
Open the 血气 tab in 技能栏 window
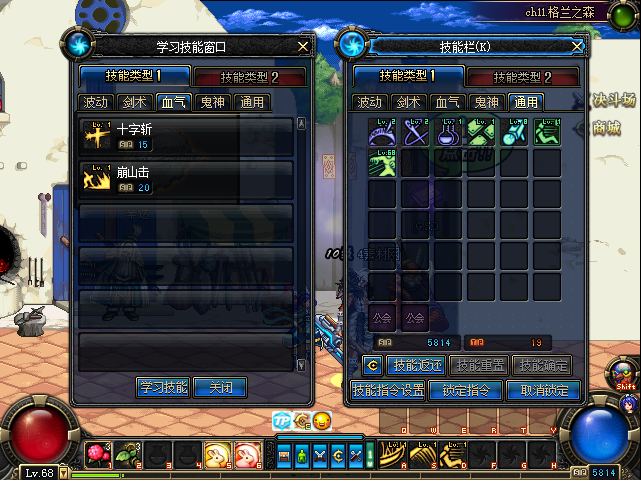447,101
